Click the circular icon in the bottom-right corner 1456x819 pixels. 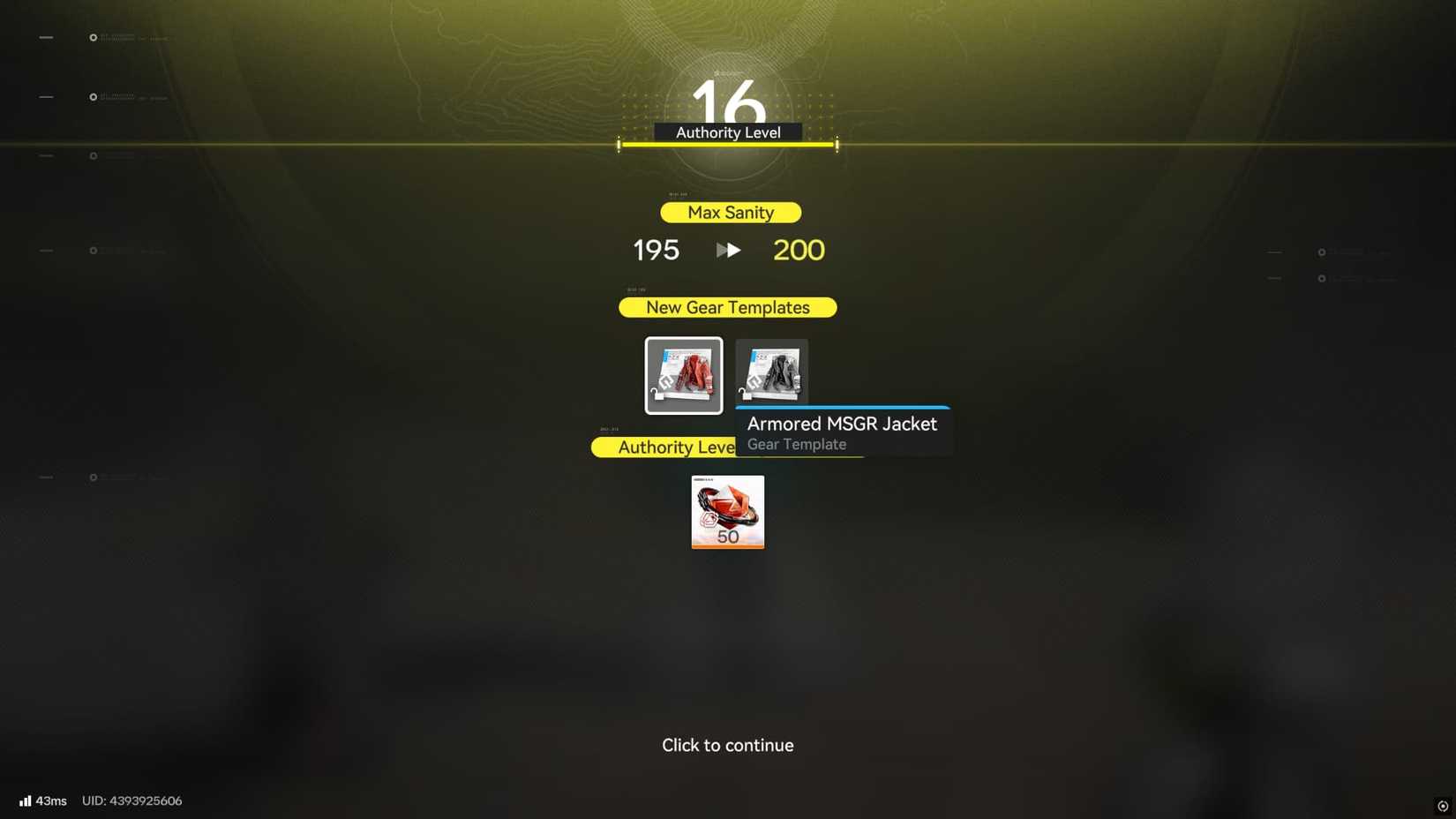[x=1445, y=806]
